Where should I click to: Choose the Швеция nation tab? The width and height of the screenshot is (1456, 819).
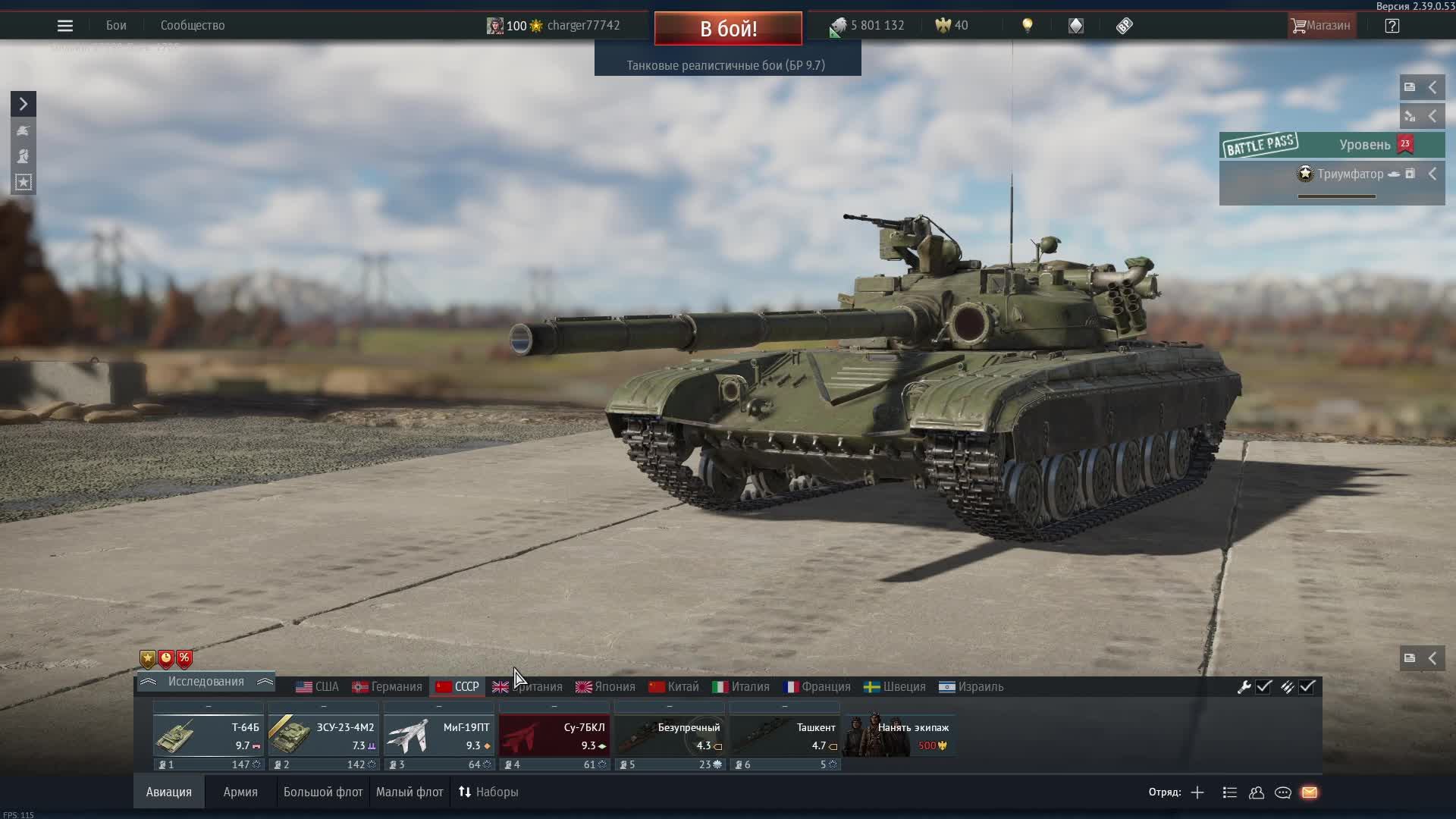point(895,687)
